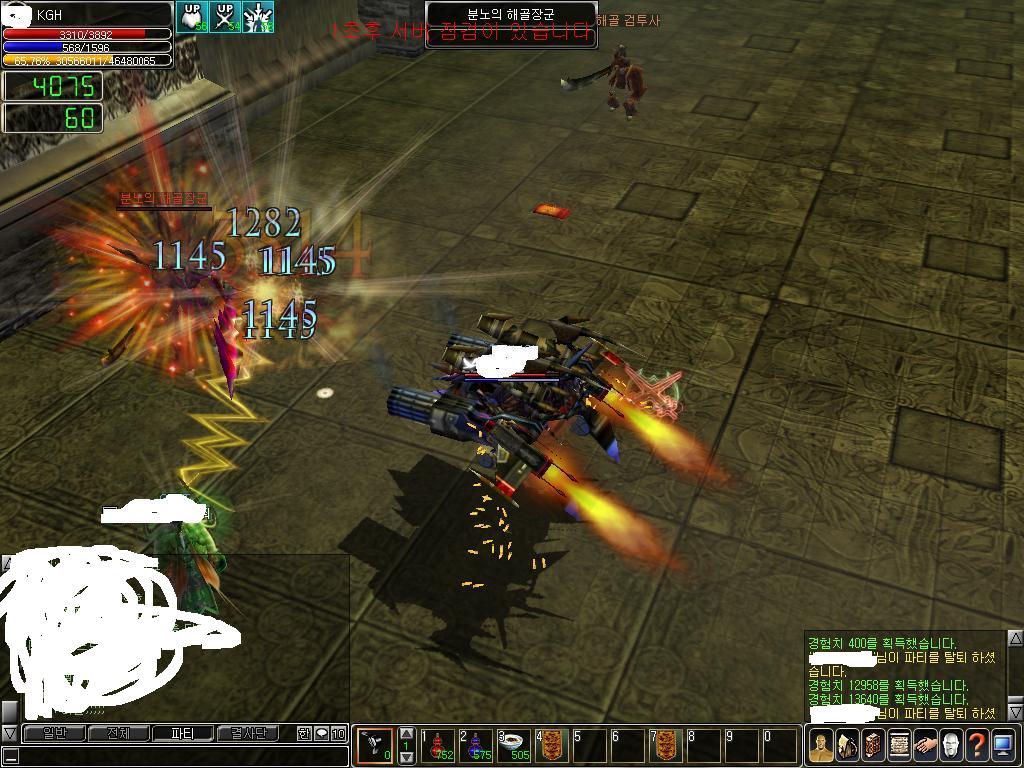The height and width of the screenshot is (768, 1024).
Task: Open the character portrait menu icon
Action: [820, 745]
